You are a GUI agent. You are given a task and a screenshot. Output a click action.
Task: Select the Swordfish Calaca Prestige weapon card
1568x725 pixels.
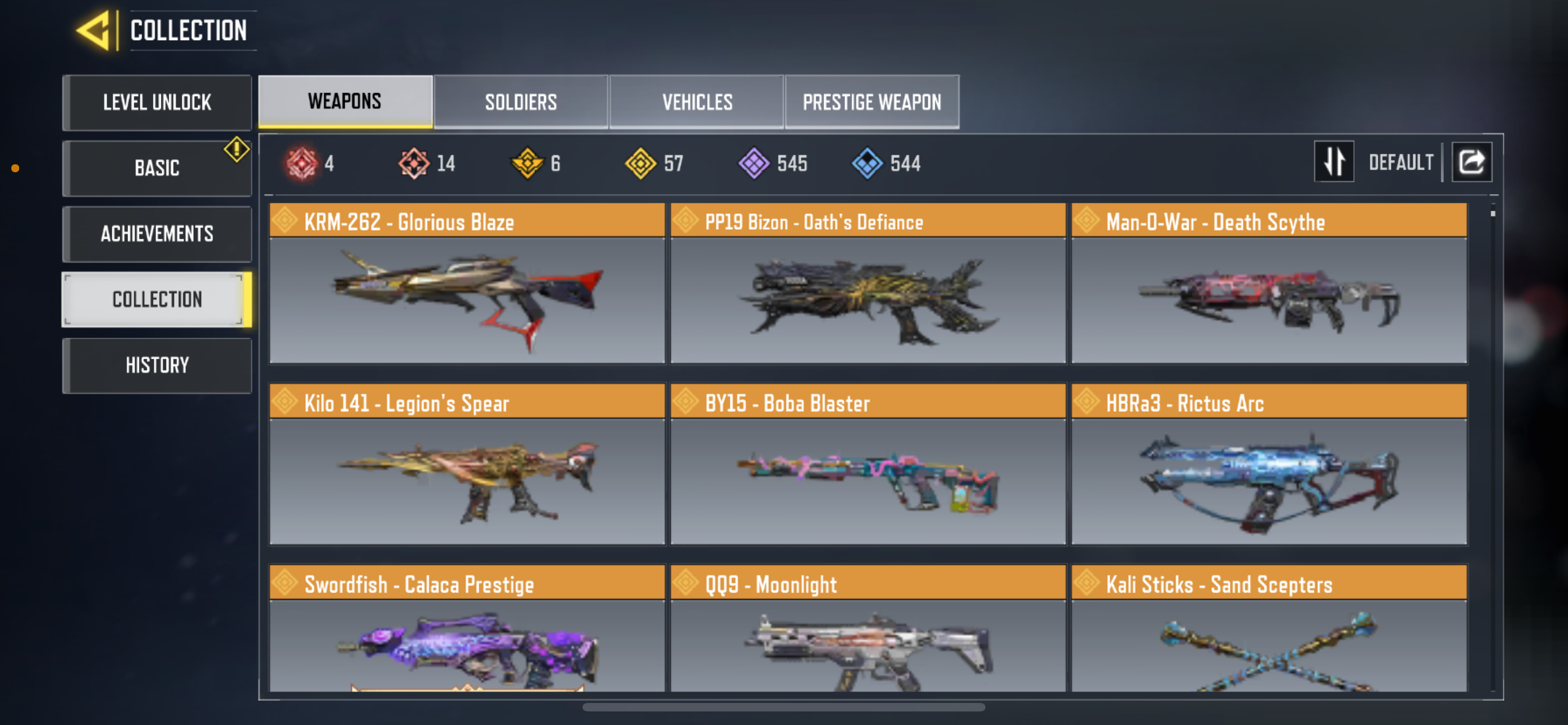[467, 639]
